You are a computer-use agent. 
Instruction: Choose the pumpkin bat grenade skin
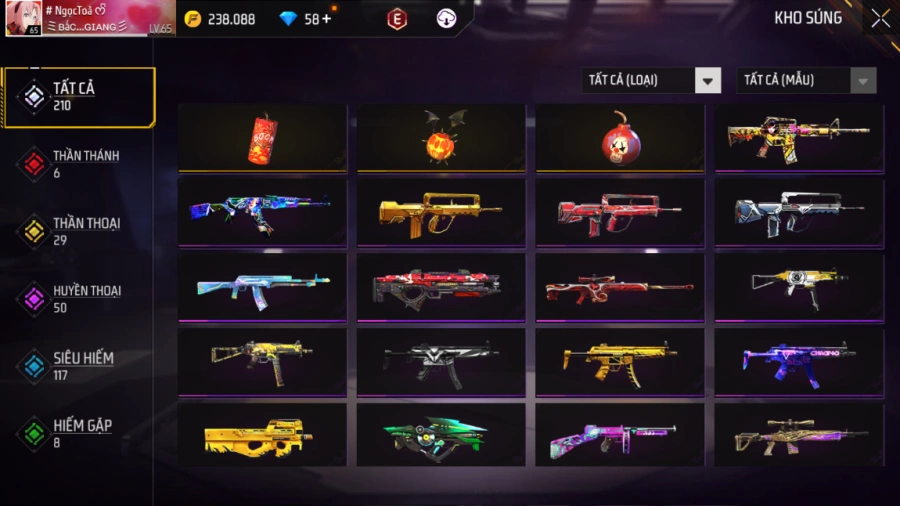click(441, 138)
